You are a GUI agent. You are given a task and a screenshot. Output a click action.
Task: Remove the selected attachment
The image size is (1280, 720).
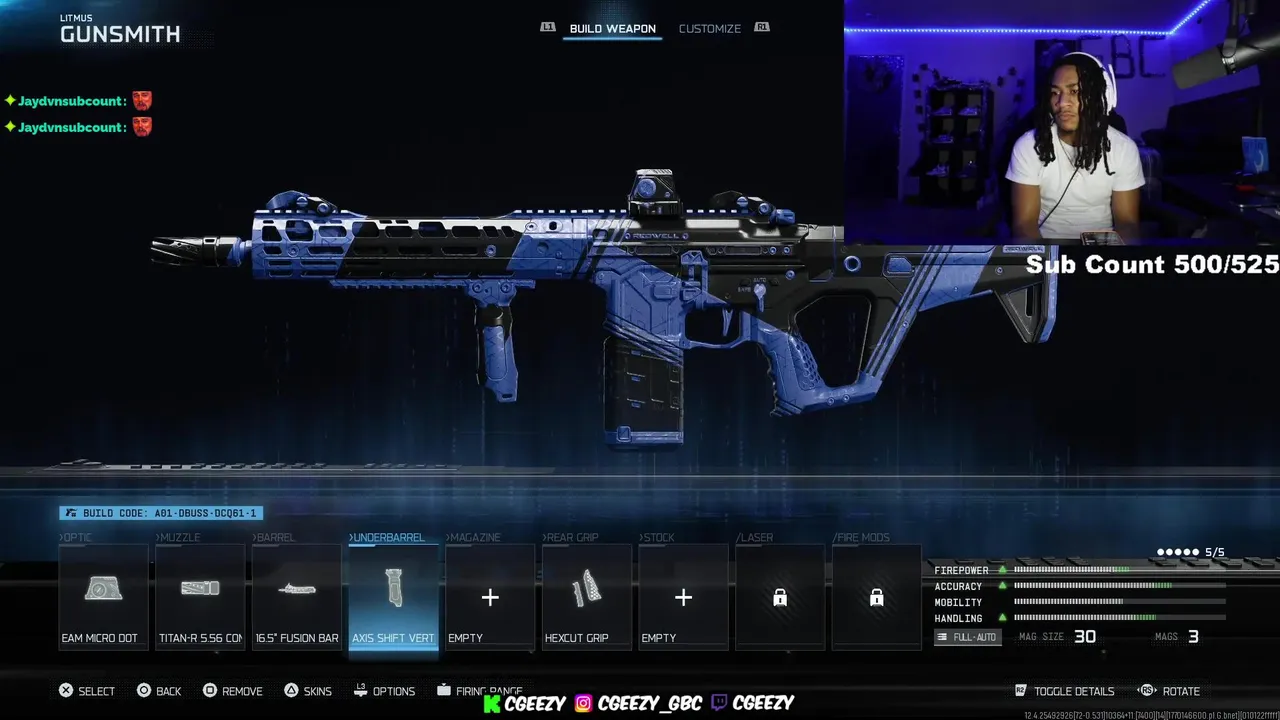233,691
